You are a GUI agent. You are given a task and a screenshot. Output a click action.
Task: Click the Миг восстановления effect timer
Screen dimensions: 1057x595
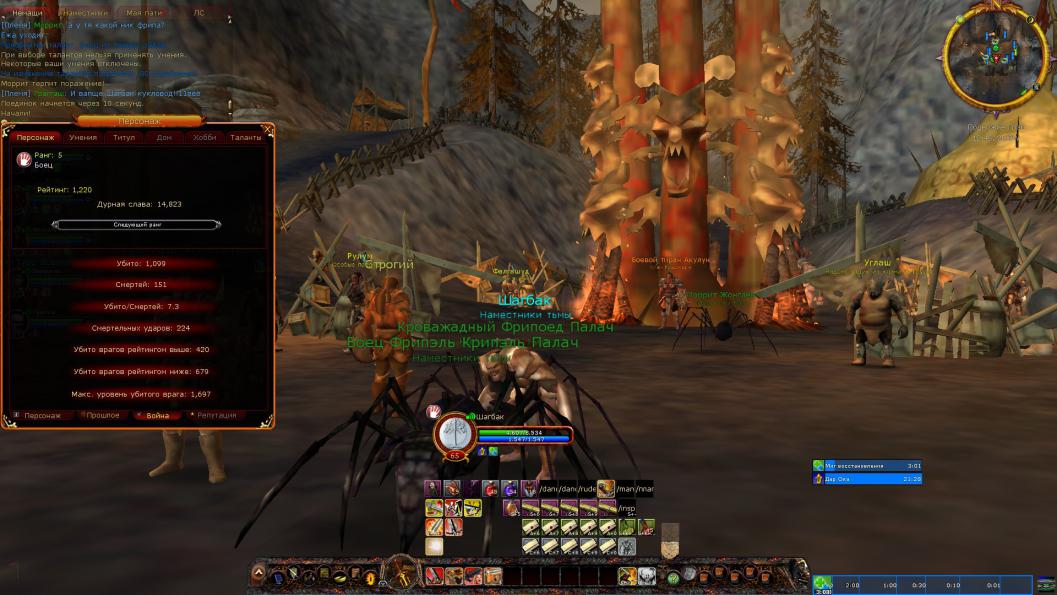pos(867,465)
